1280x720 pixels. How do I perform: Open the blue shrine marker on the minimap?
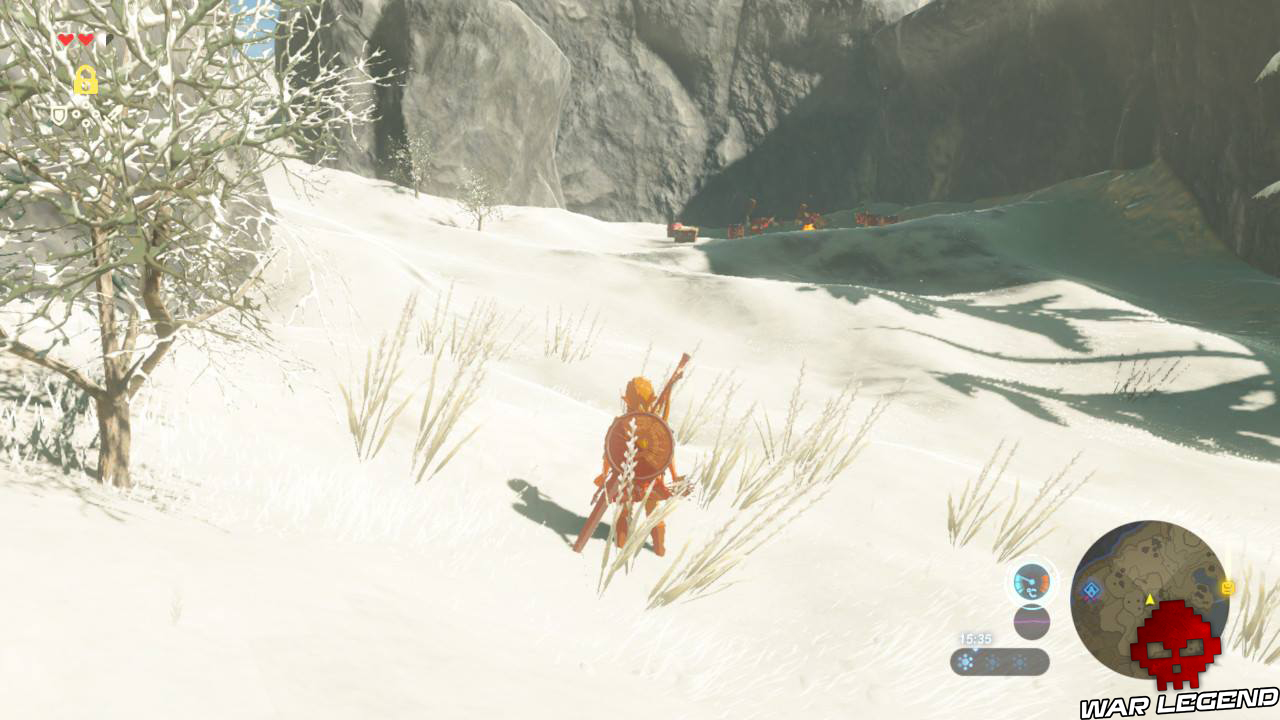[x=1090, y=588]
